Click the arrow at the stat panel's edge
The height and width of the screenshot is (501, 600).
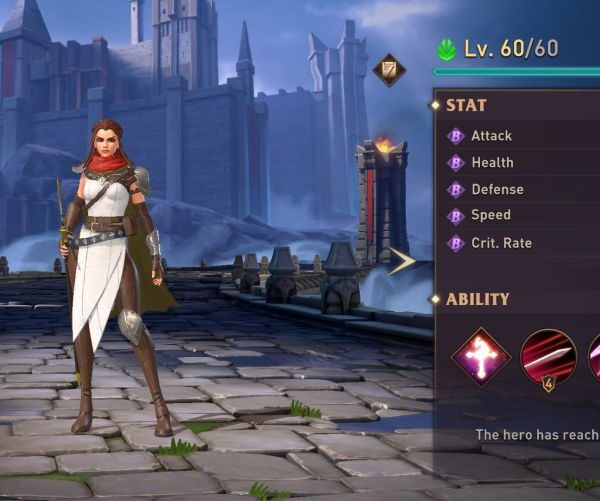coord(403,262)
